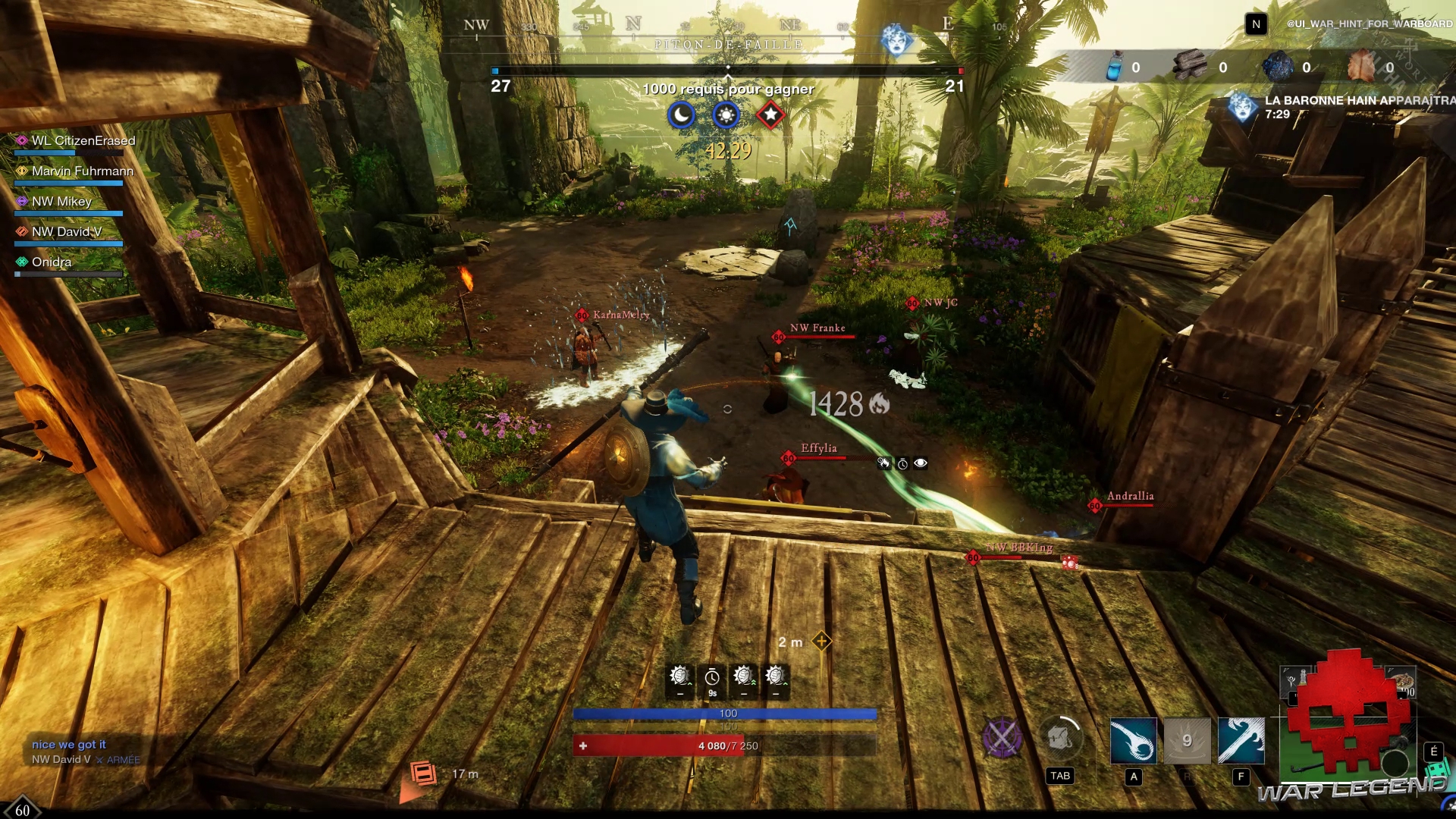Choose NW Mikey from the group list
The height and width of the screenshot is (819, 1456).
pos(61,202)
